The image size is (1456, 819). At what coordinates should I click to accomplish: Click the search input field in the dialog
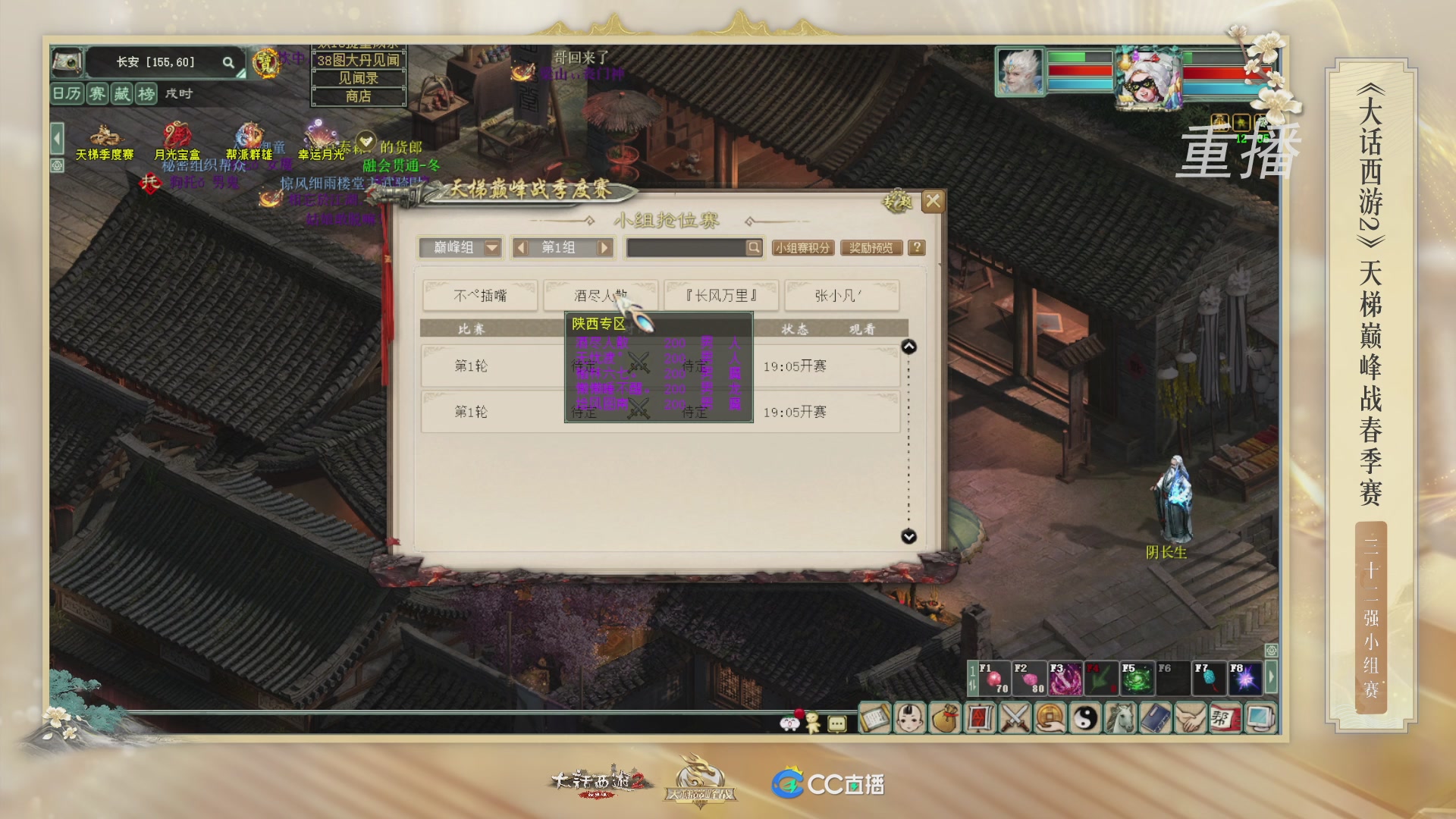[686, 247]
